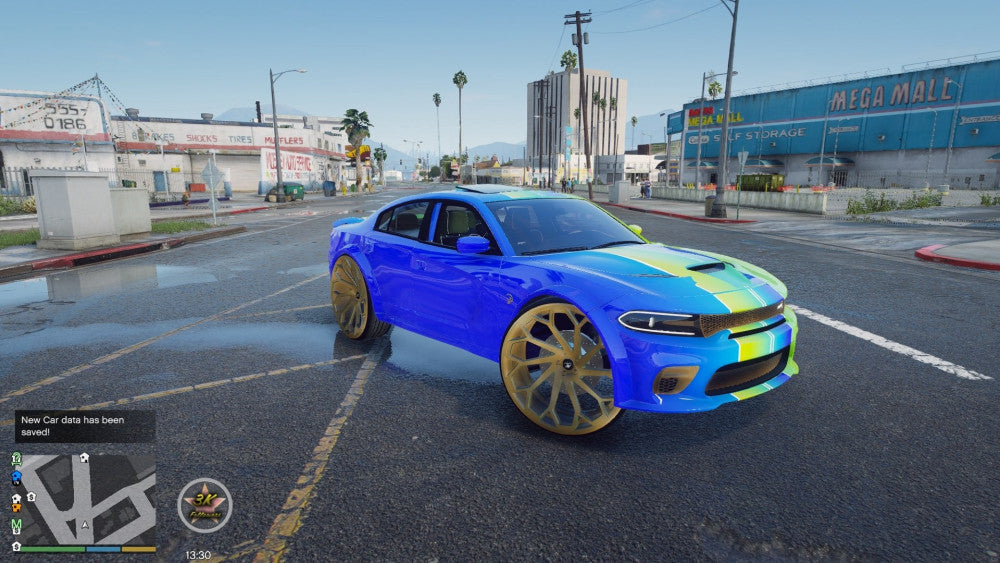This screenshot has width=1000, height=563.
Task: Click the player arrow on the minimap
Action: pyautogui.click(x=85, y=523)
